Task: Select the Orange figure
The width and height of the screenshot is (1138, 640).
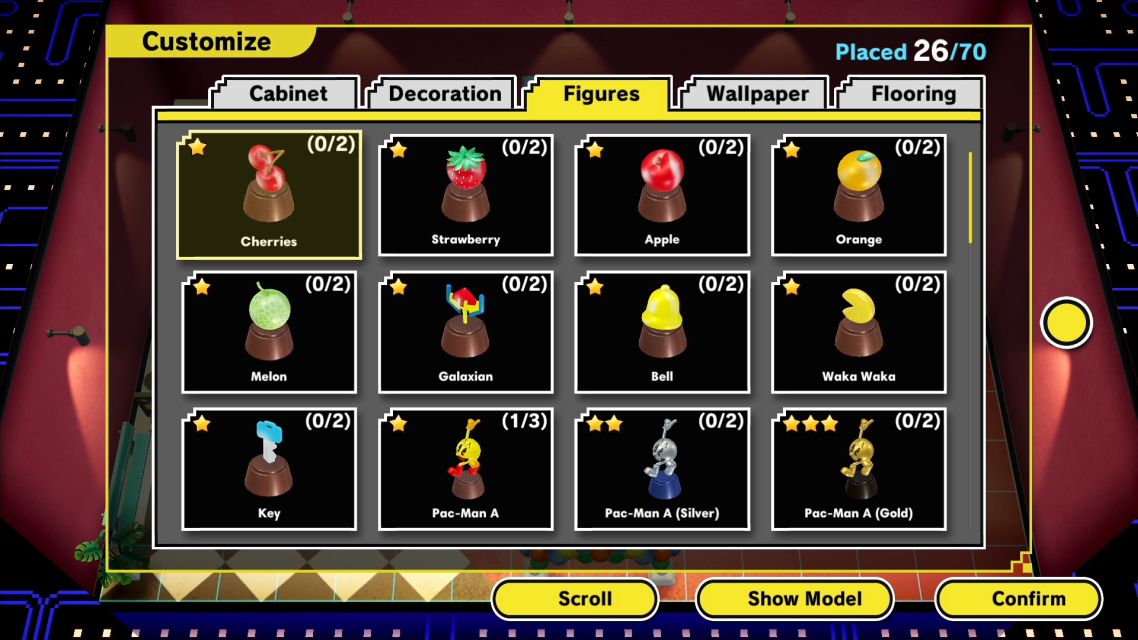Action: click(859, 196)
